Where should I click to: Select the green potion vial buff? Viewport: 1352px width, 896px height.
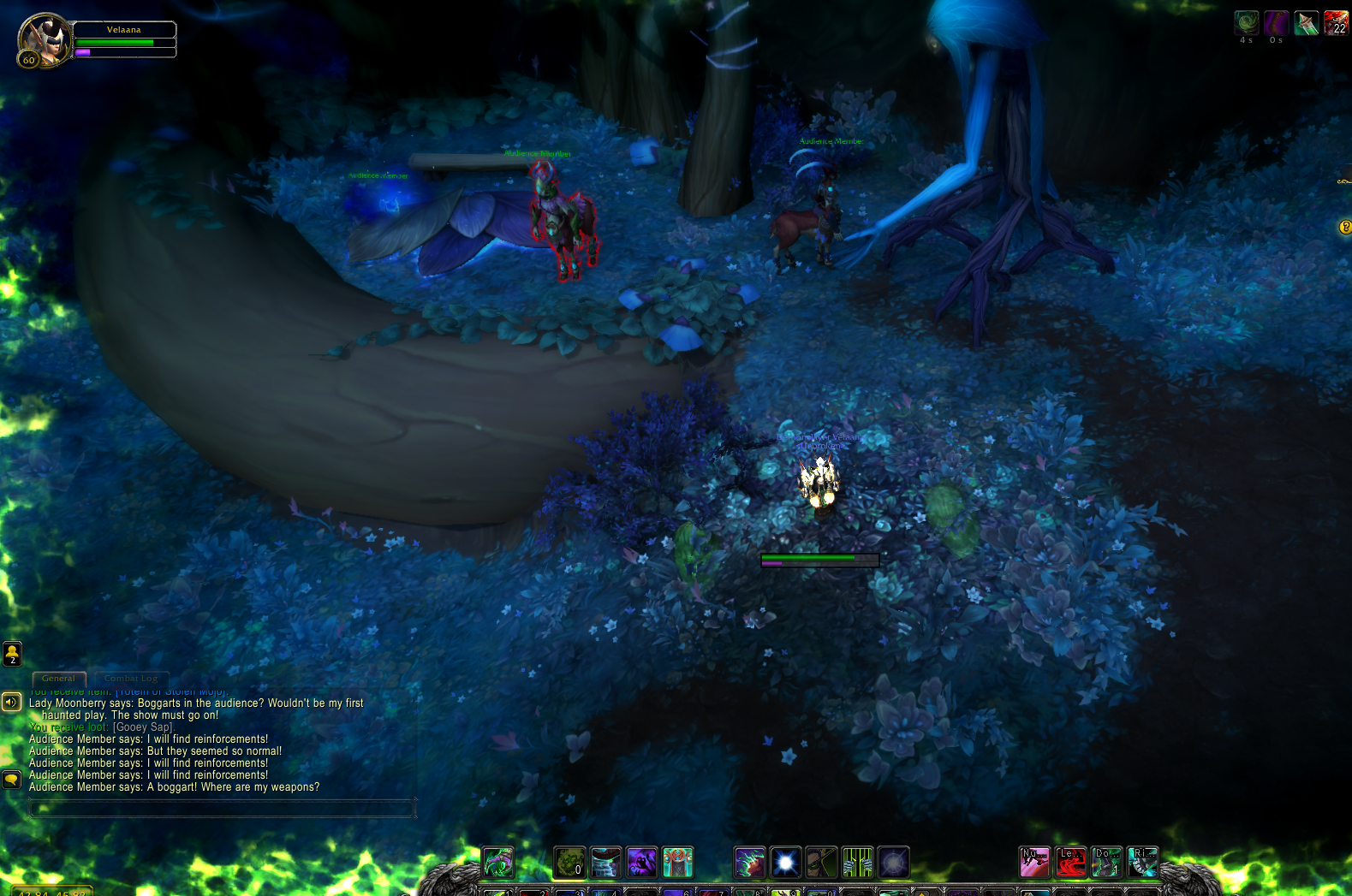[x=1306, y=22]
